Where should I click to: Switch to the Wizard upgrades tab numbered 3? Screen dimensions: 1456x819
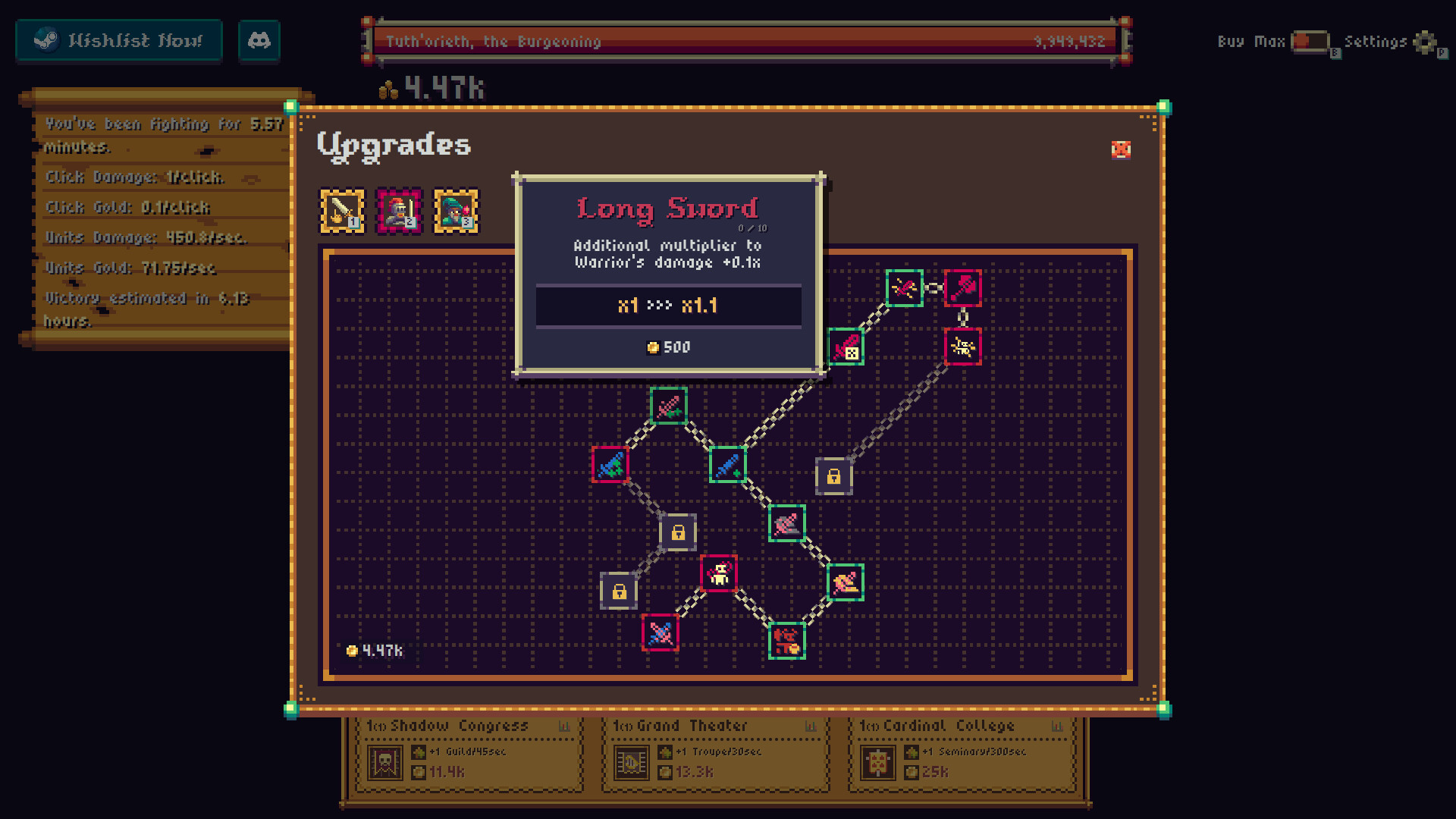pyautogui.click(x=455, y=212)
